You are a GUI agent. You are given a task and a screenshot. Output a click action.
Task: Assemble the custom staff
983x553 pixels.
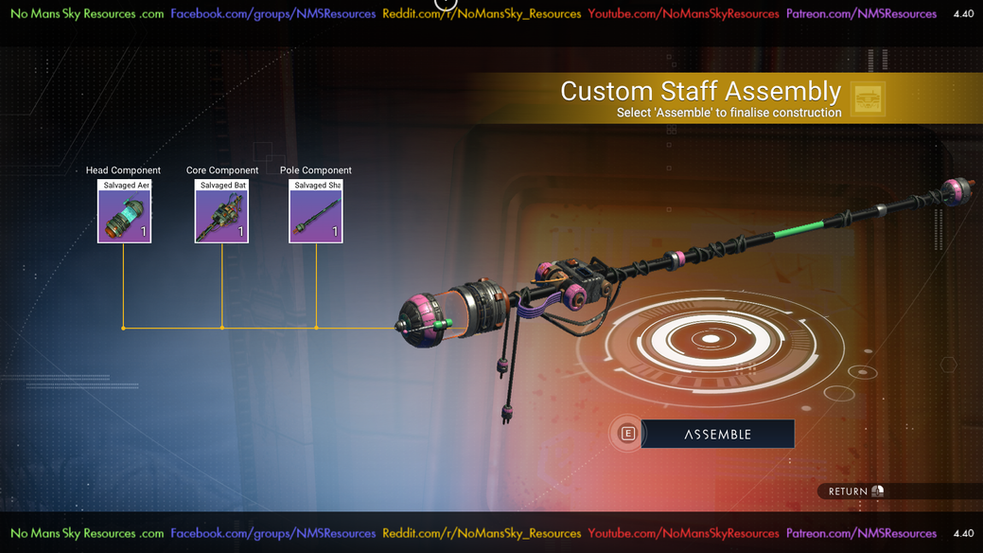[717, 434]
